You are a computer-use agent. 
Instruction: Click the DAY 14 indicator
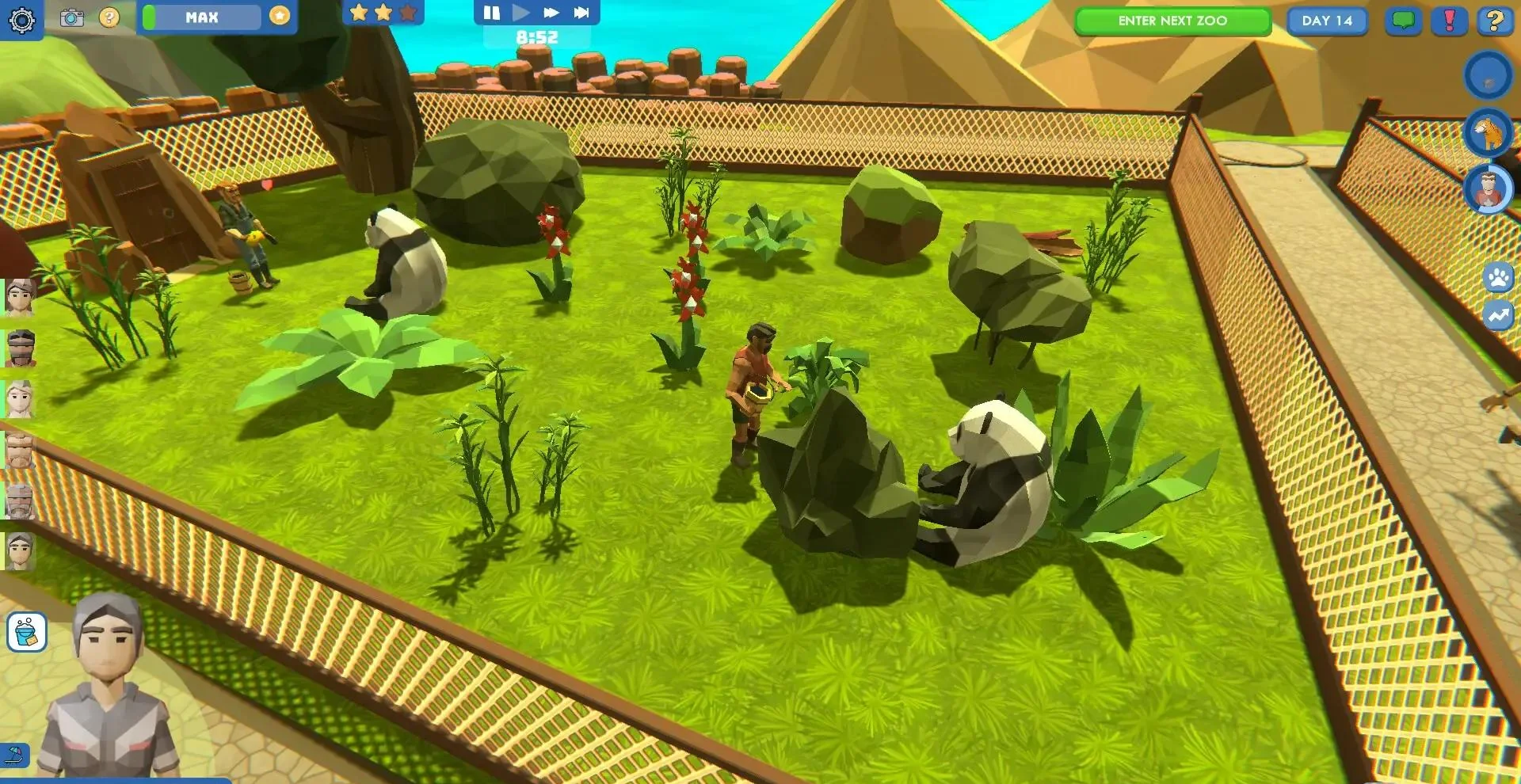[x=1327, y=21]
